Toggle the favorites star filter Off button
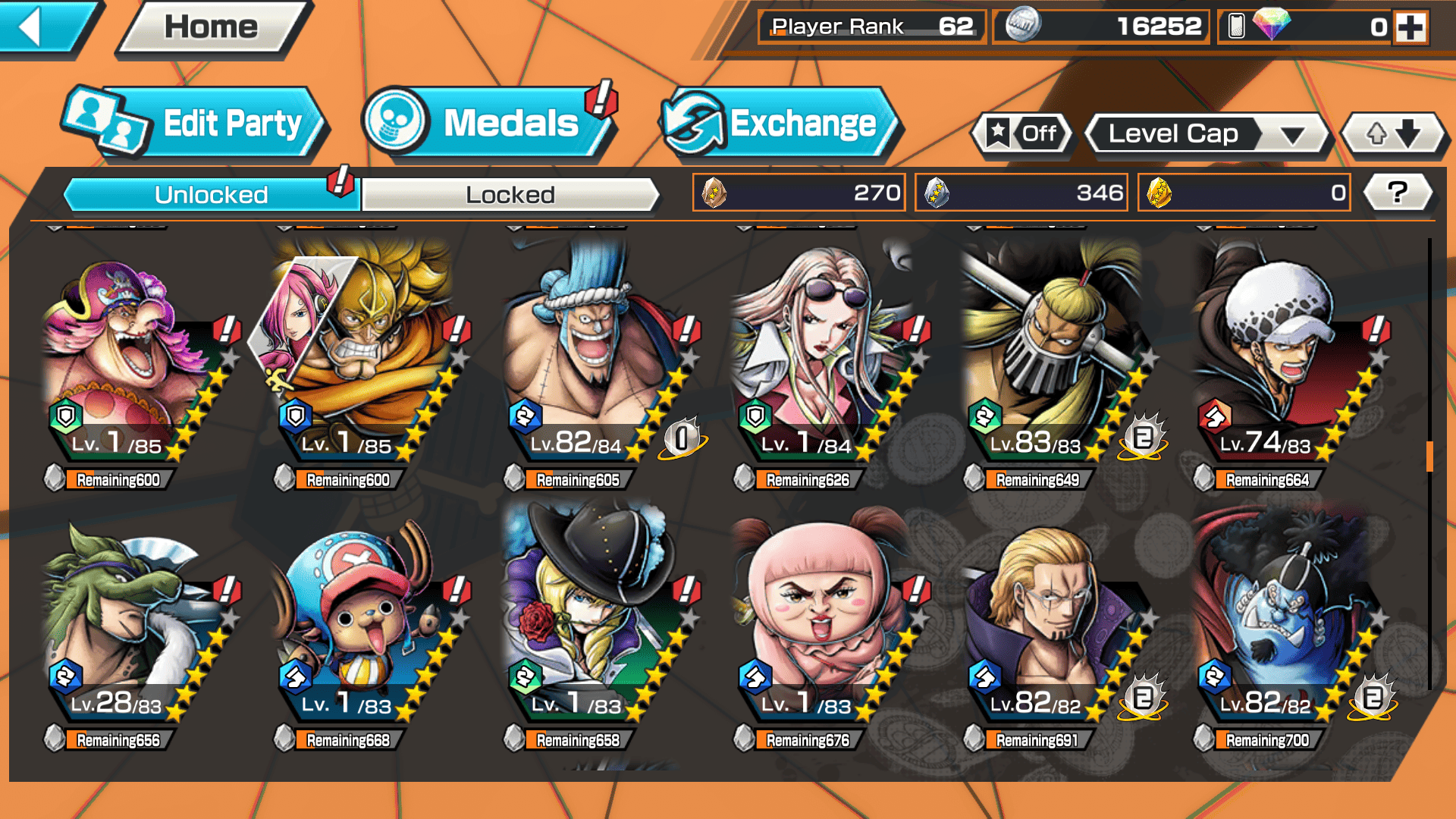Viewport: 1456px width, 819px height. [1022, 134]
